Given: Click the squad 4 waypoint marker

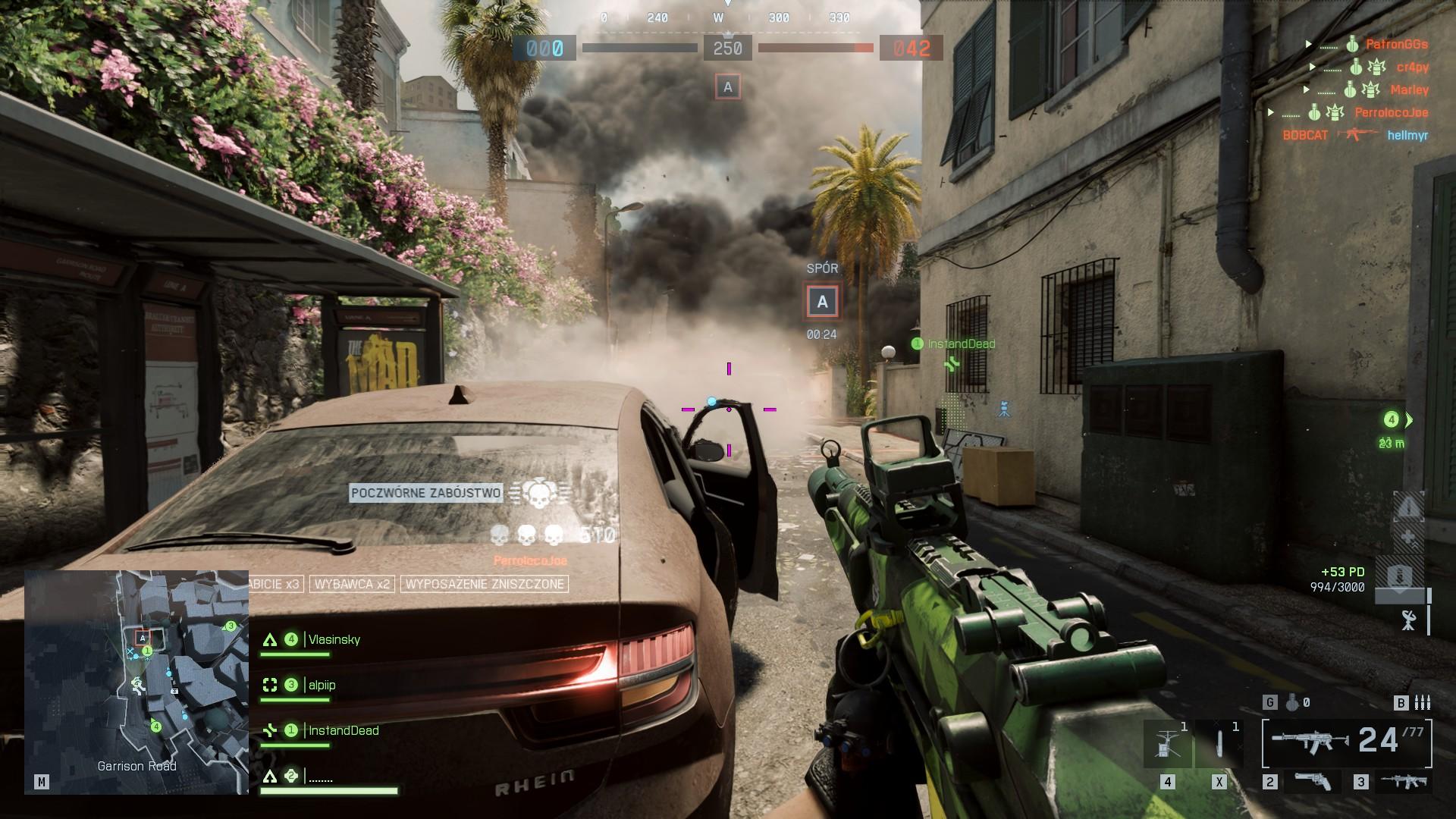Looking at the screenshot, I should (x=1392, y=420).
